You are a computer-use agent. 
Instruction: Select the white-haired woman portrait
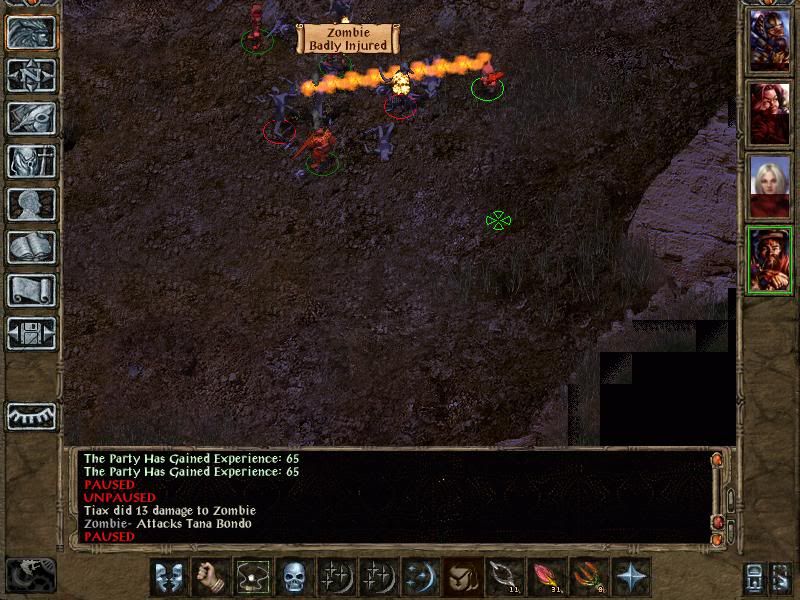(x=769, y=187)
